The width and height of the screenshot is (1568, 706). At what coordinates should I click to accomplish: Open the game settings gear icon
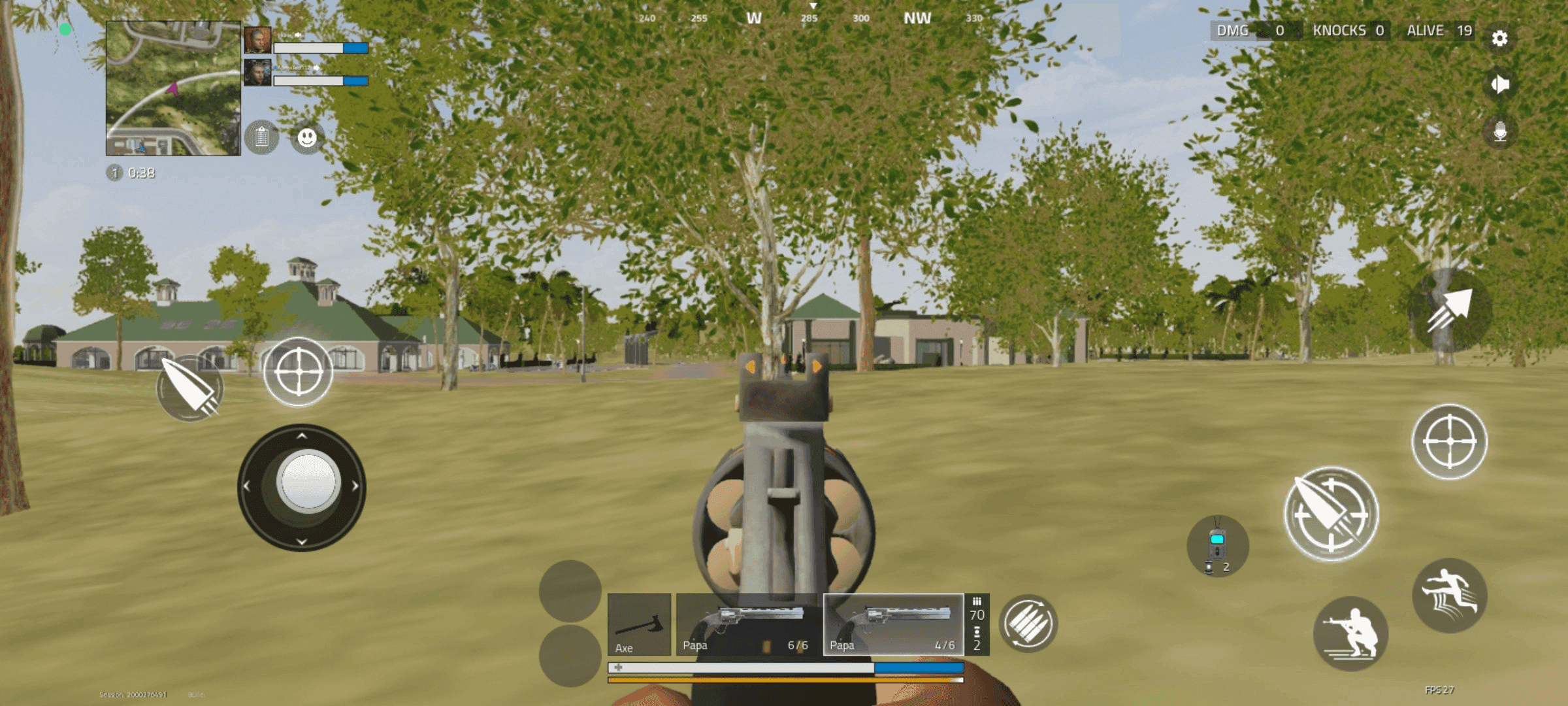tap(1499, 39)
